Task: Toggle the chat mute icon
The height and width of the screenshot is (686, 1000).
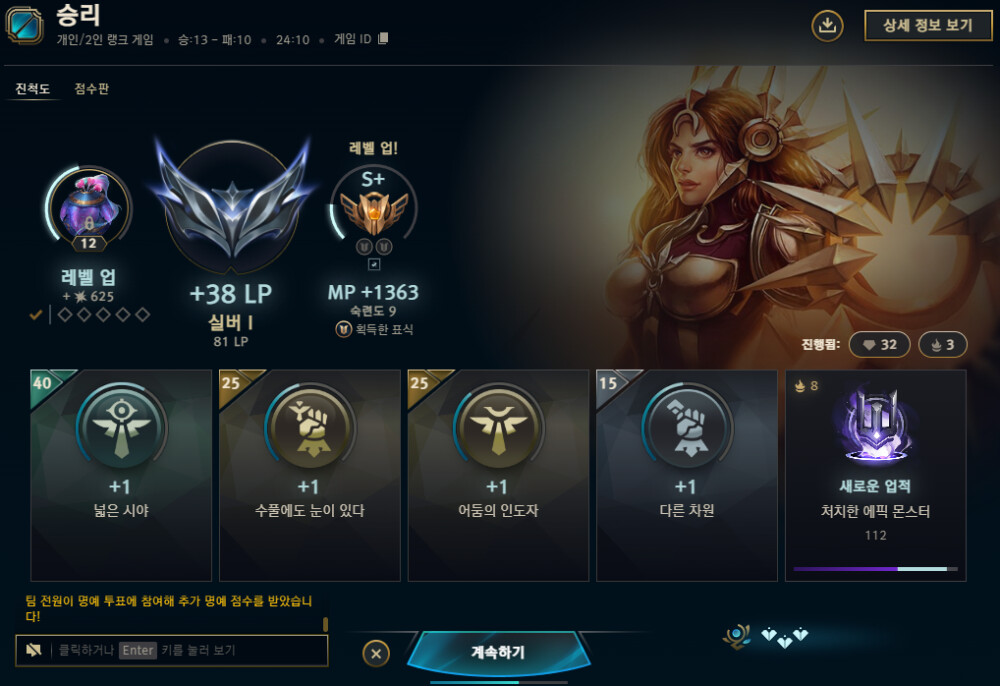Action: (34, 650)
